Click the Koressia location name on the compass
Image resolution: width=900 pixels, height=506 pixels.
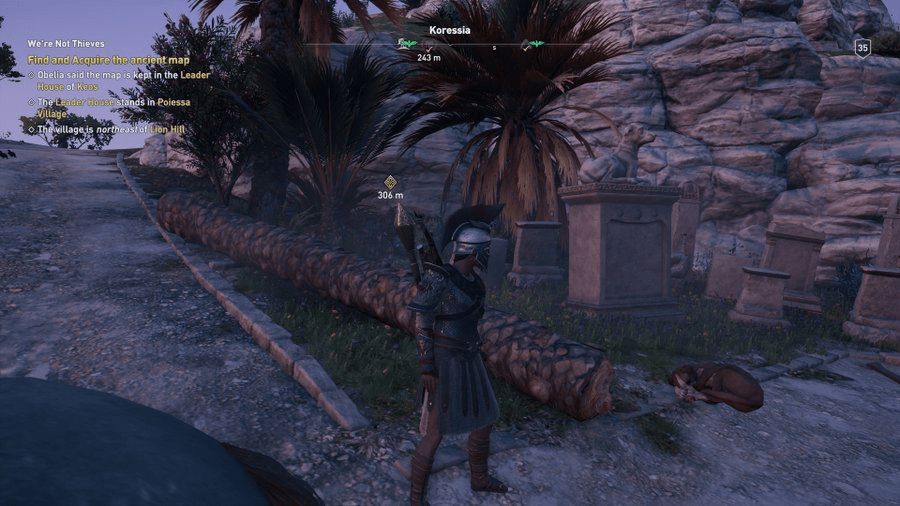(x=449, y=31)
